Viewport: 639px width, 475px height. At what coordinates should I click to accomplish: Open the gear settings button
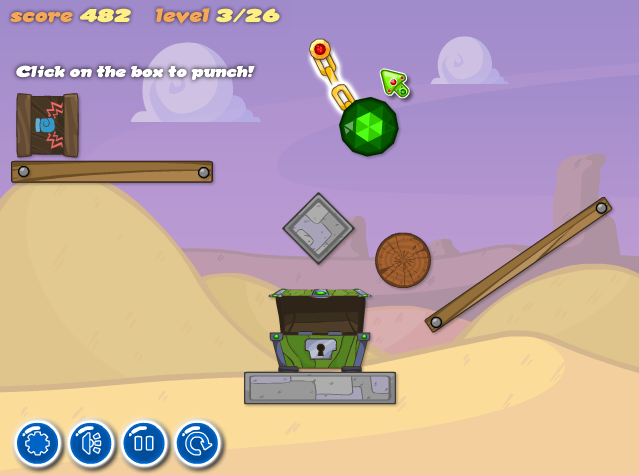tap(38, 443)
